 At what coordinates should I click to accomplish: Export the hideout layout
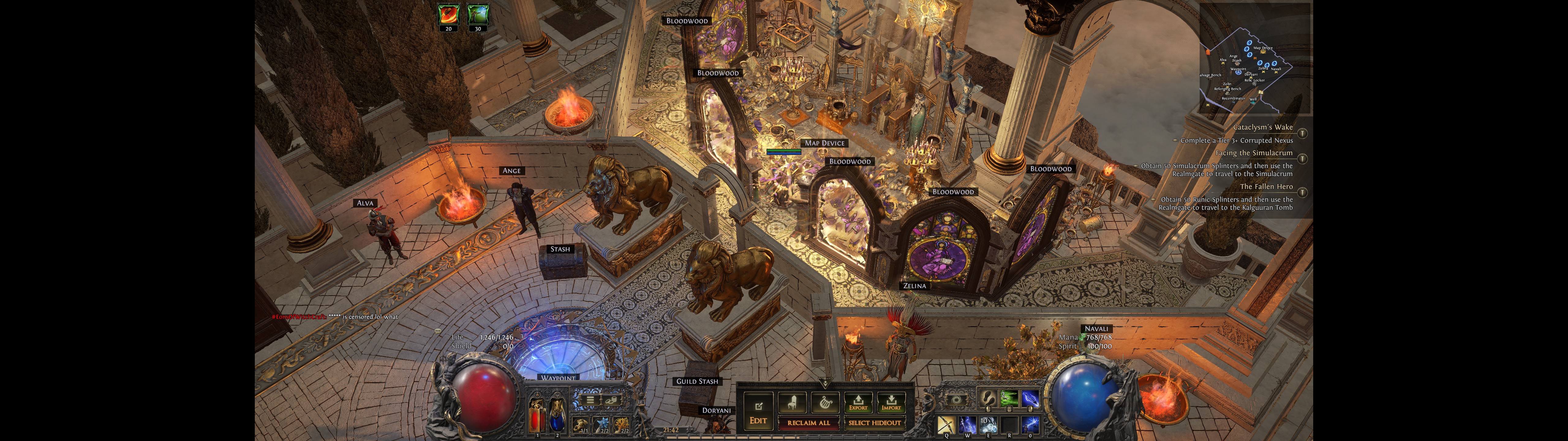pyautogui.click(x=858, y=403)
